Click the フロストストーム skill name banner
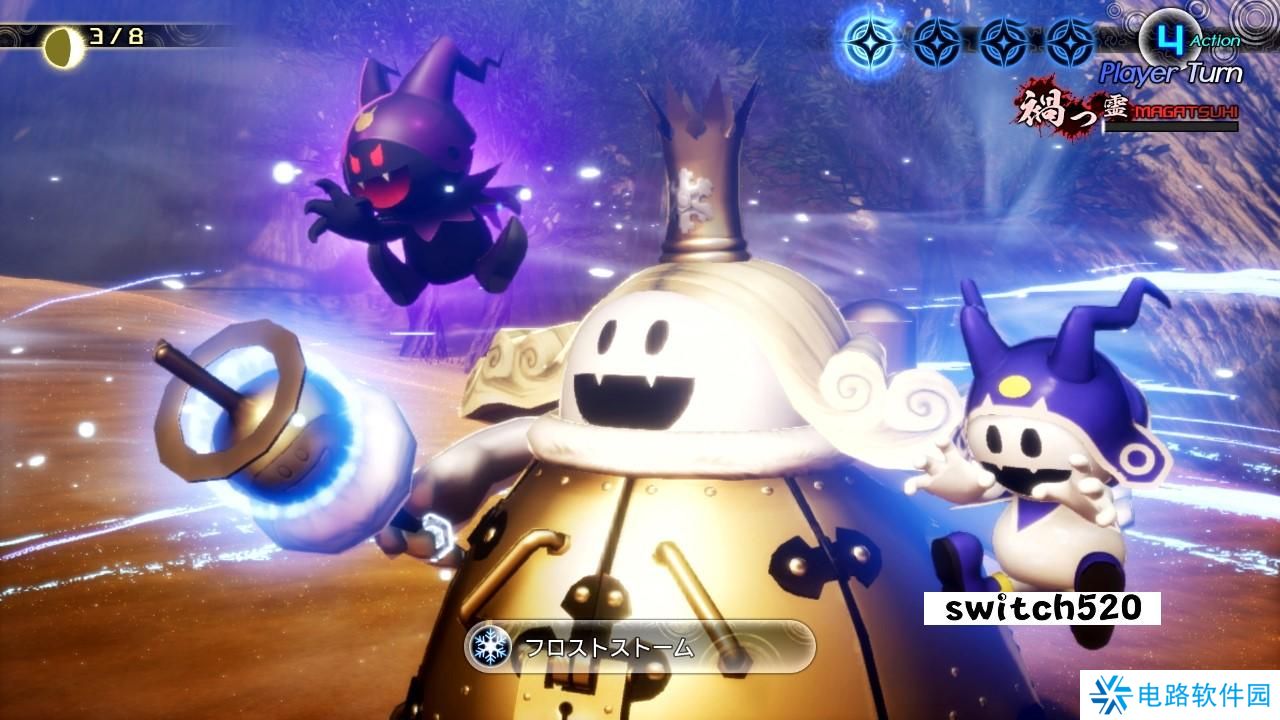 point(640,647)
